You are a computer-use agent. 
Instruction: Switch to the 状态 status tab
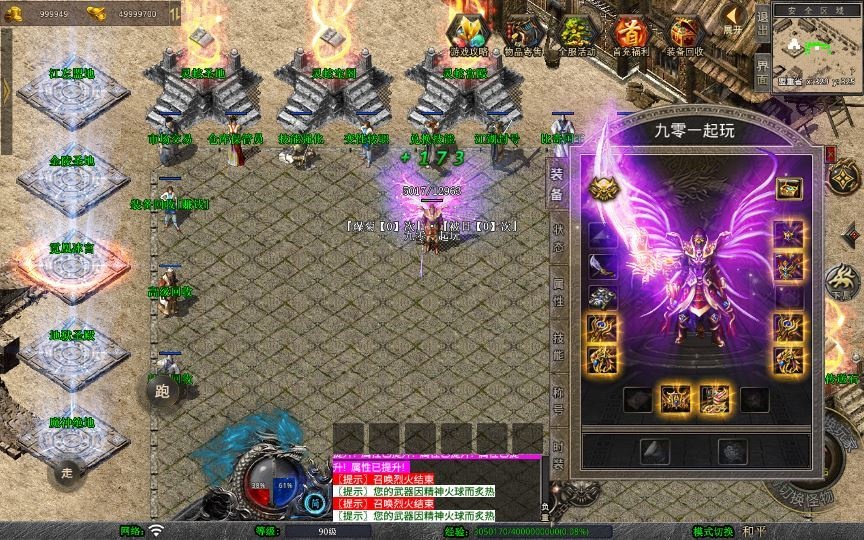tap(558, 235)
